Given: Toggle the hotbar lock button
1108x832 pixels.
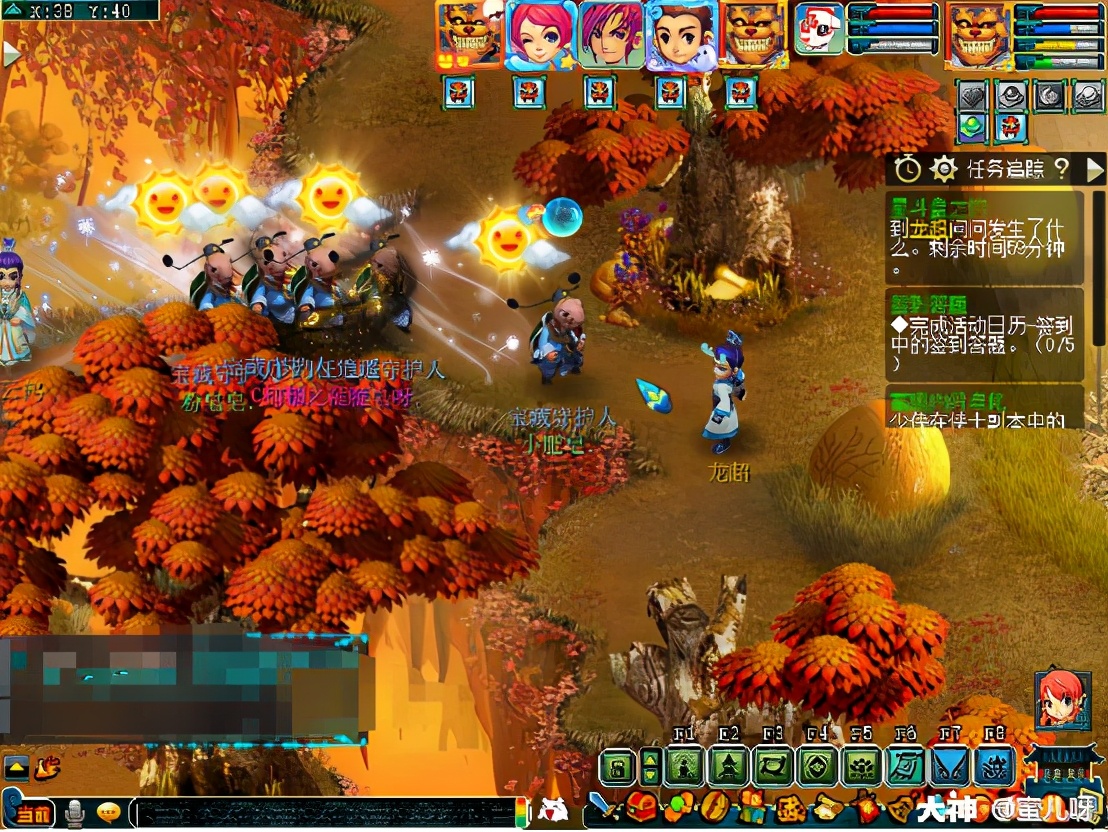Looking at the screenshot, I should tap(619, 767).
